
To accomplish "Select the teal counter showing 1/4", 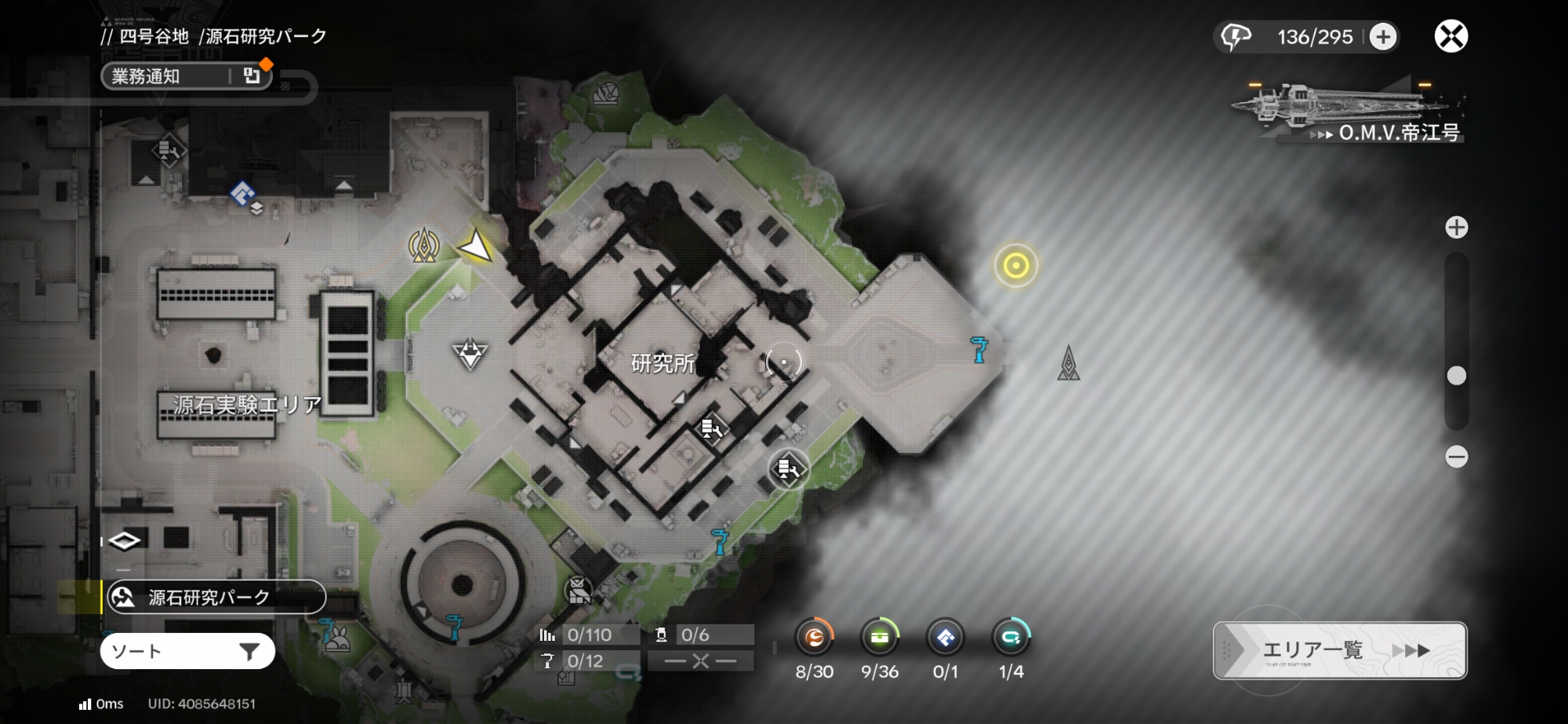I will [1011, 638].
